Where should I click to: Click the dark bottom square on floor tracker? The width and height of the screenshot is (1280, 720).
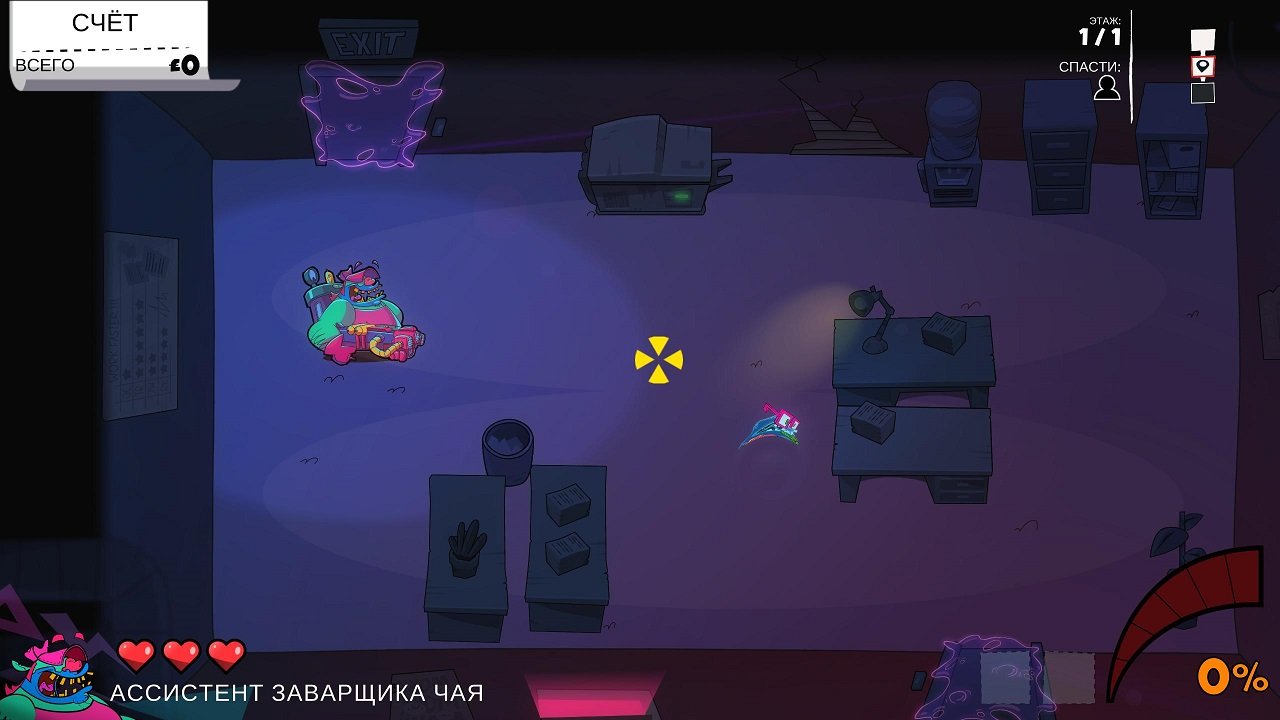point(1203,93)
